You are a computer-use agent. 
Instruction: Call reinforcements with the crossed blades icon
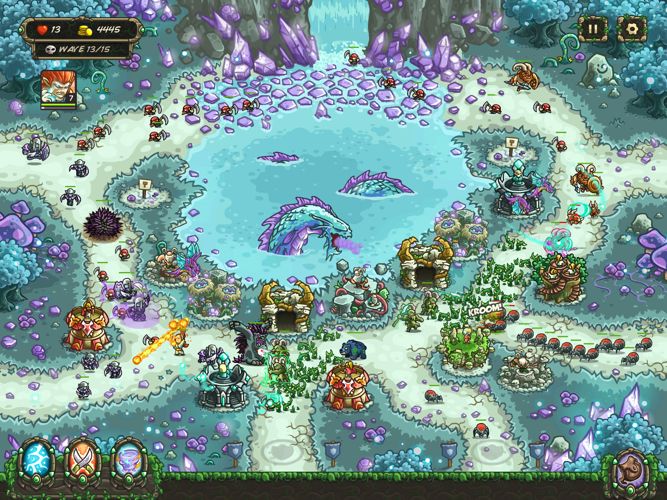81,463
